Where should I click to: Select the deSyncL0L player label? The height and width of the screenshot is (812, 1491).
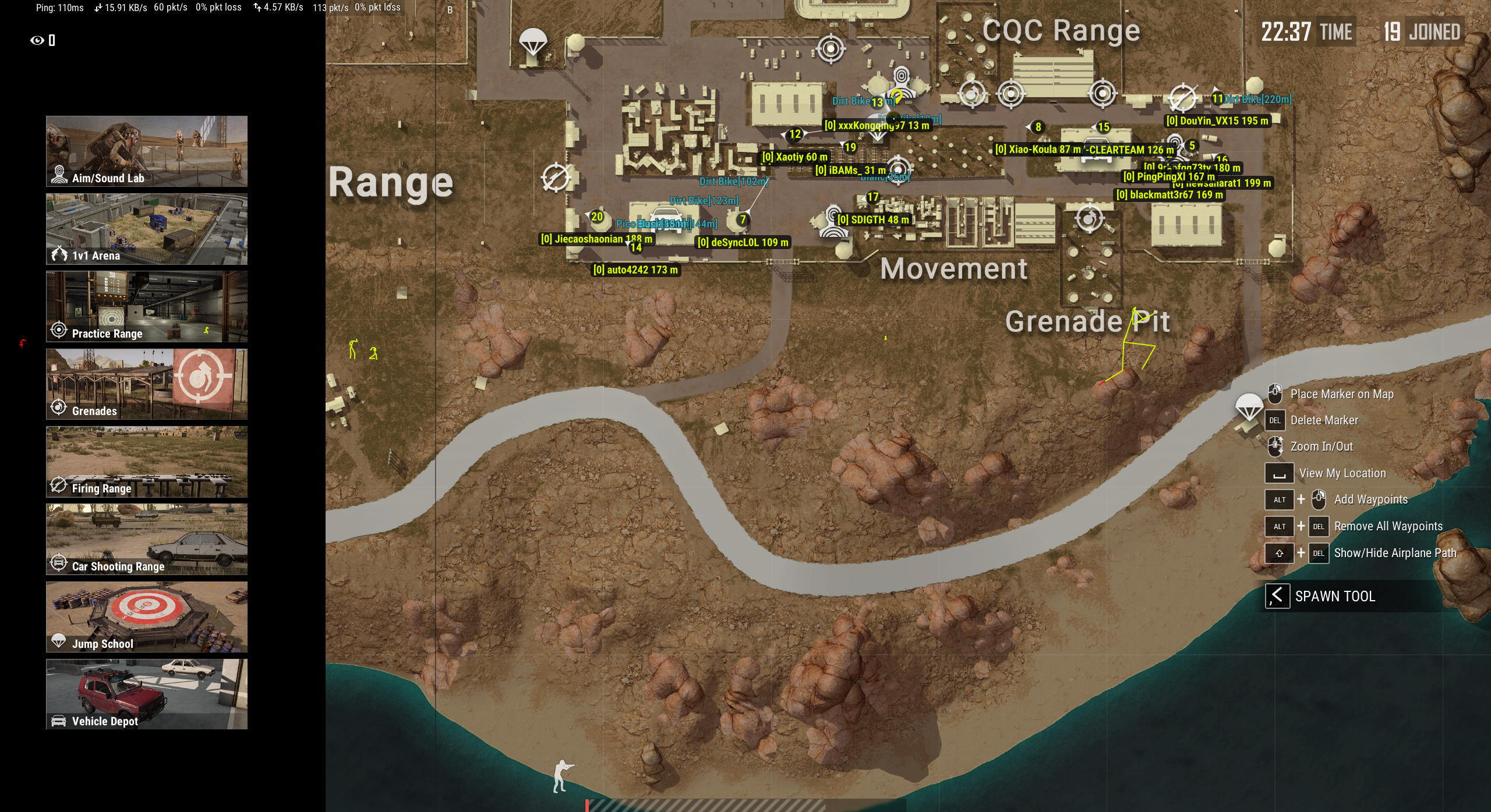click(743, 243)
